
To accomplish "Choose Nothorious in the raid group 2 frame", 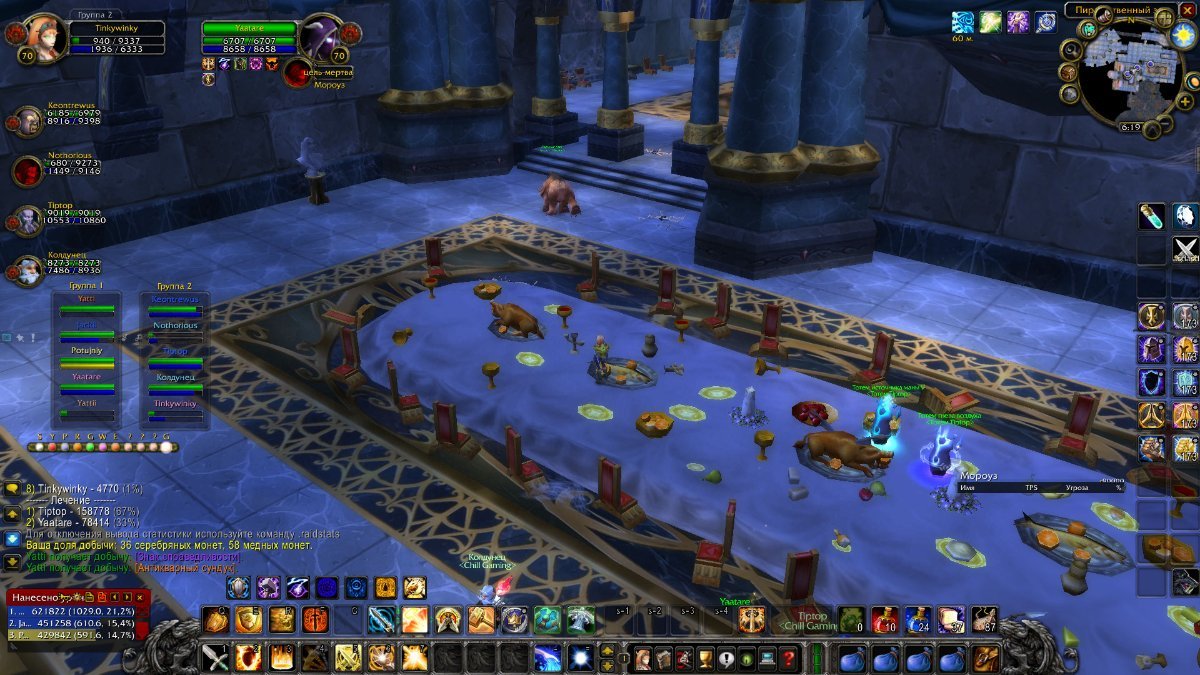I will [175, 326].
